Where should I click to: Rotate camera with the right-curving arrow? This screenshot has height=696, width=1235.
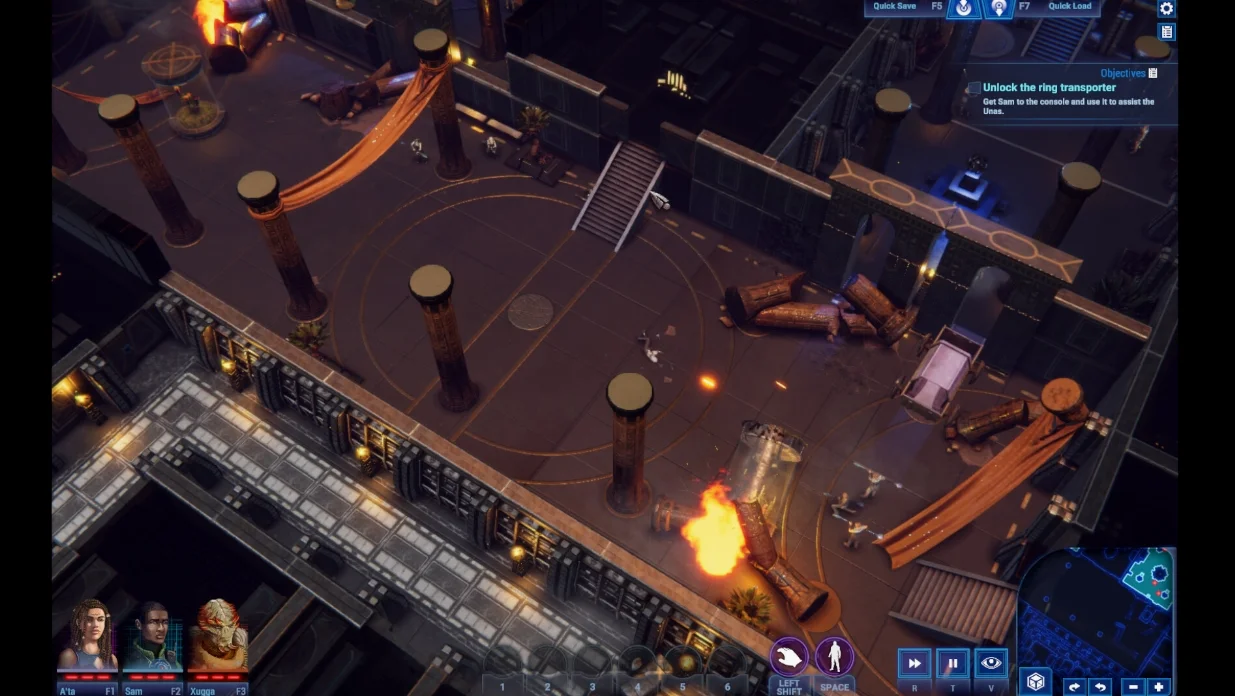[1074, 687]
